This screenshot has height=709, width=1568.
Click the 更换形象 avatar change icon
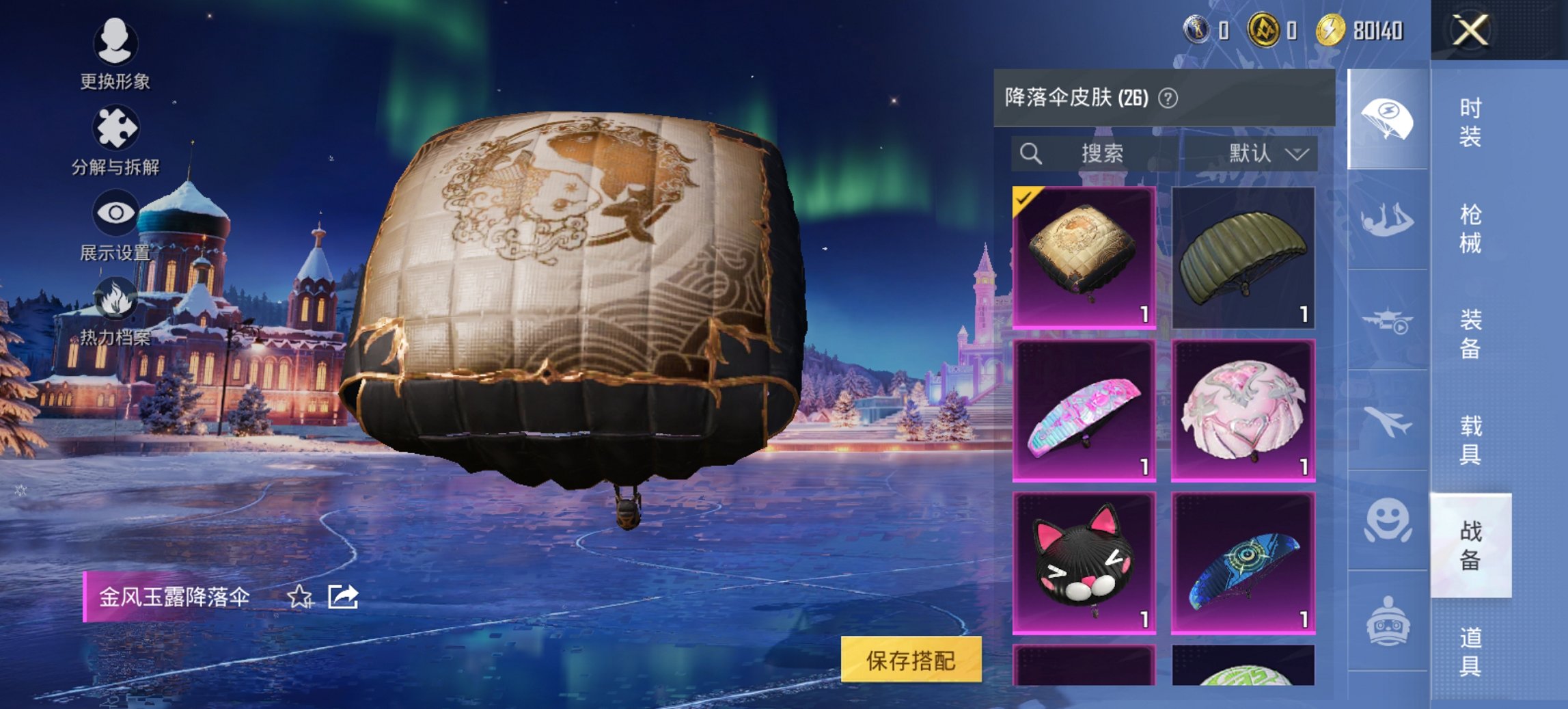coord(116,41)
